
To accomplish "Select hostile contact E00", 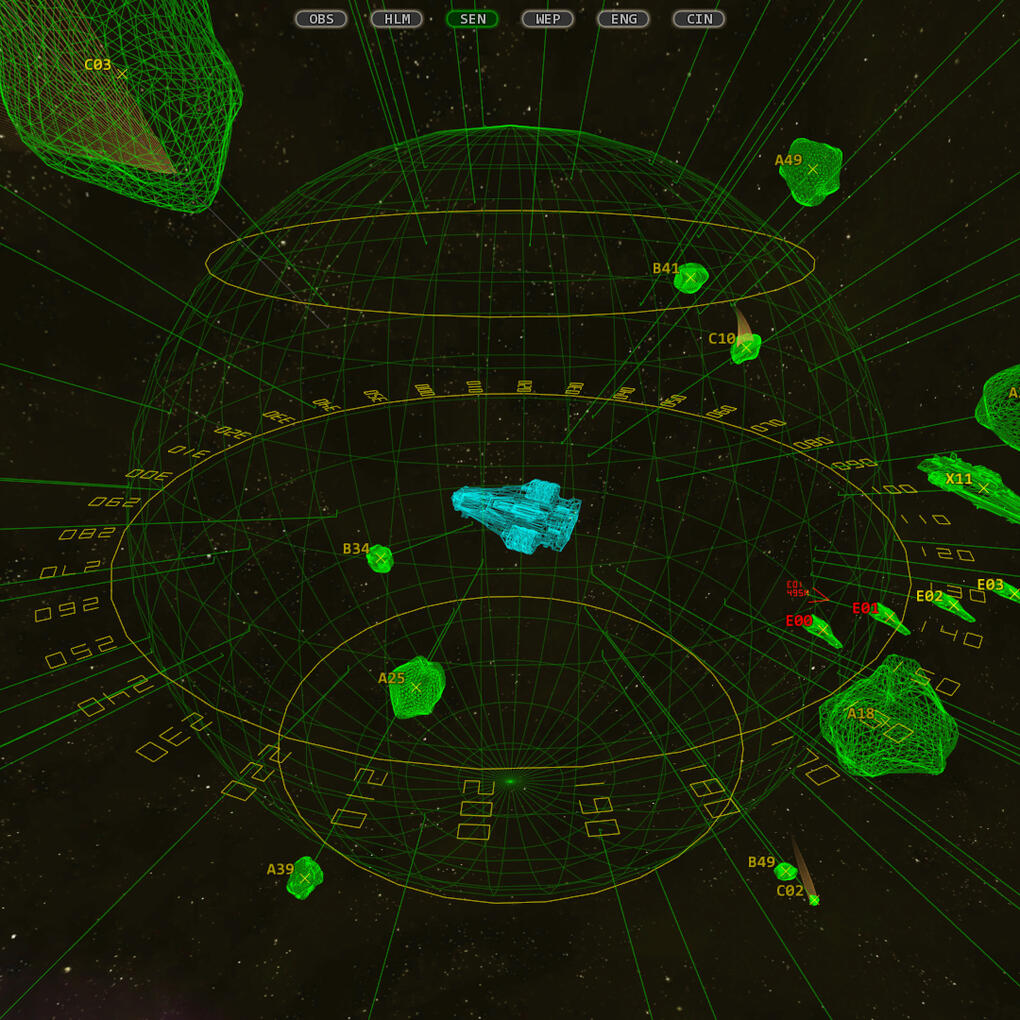I will [x=823, y=630].
